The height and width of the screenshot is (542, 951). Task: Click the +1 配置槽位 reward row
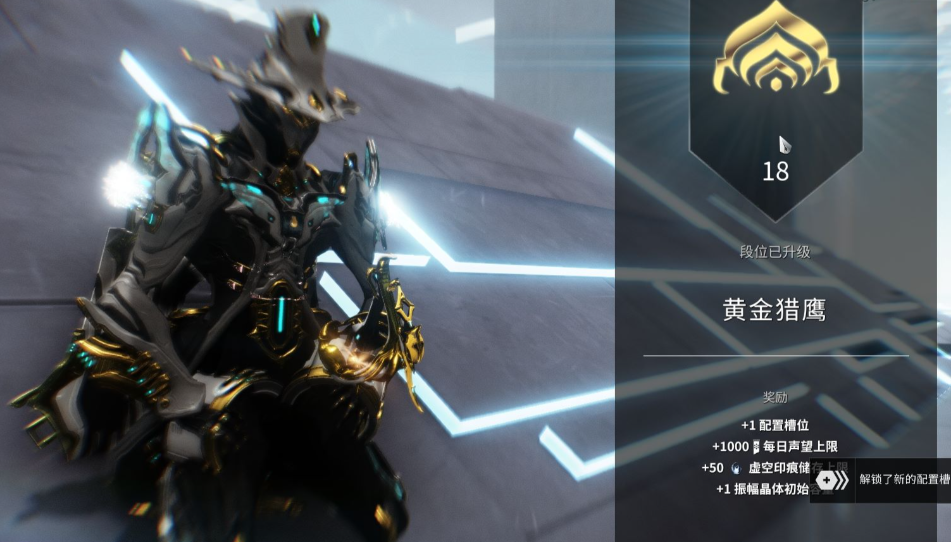[x=775, y=425]
